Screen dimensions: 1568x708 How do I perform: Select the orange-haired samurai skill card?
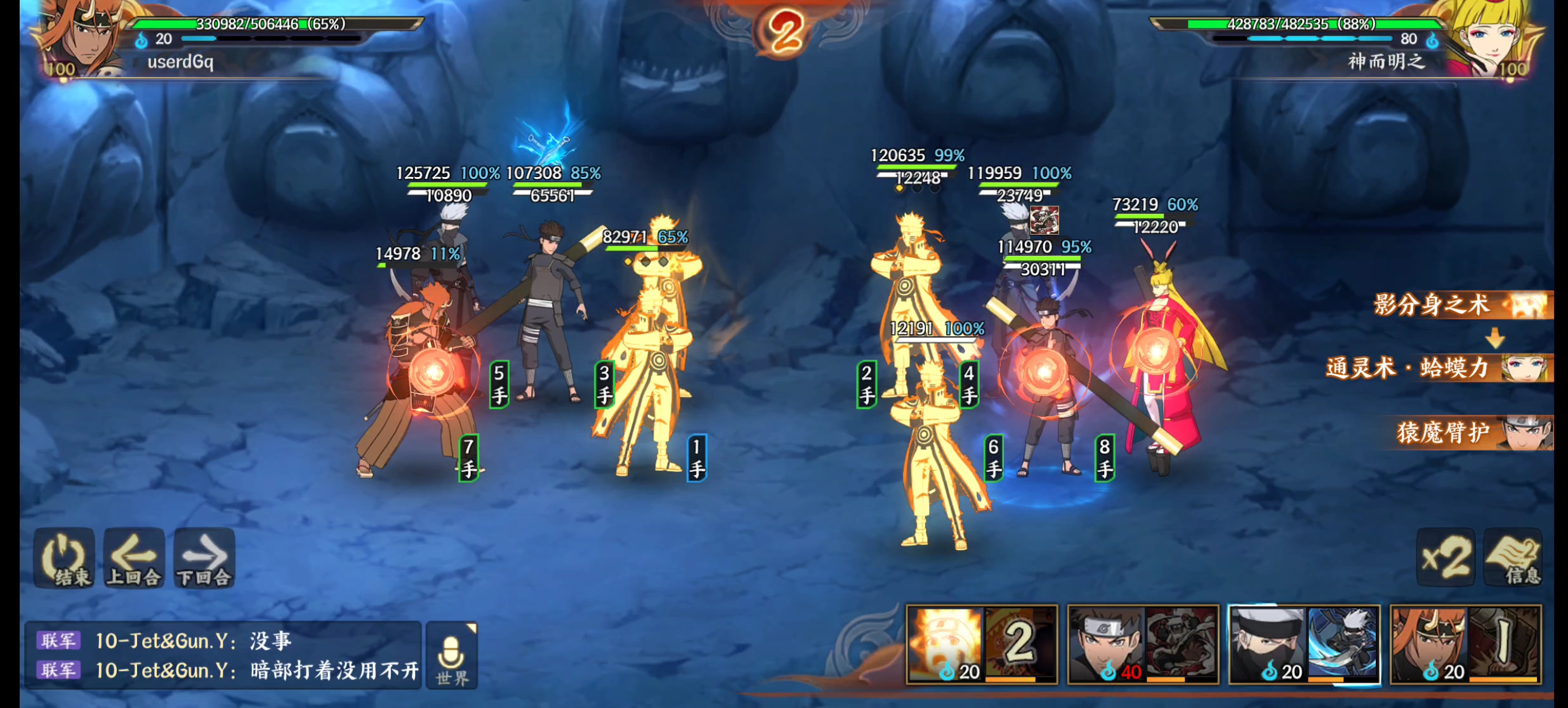[x=1465, y=645]
